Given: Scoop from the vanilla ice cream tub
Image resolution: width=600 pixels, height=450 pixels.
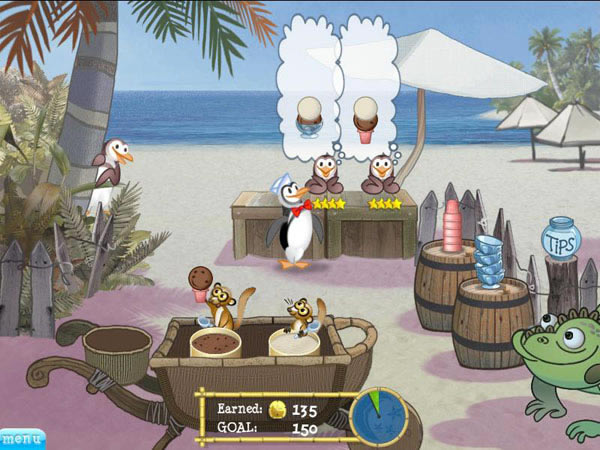Looking at the screenshot, I should pos(294,344).
